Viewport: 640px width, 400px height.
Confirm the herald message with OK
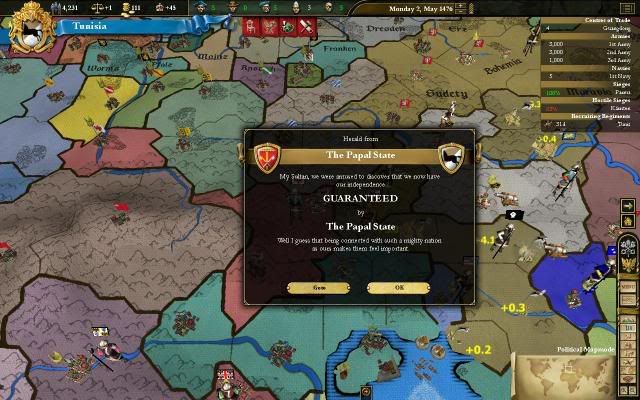(x=399, y=287)
